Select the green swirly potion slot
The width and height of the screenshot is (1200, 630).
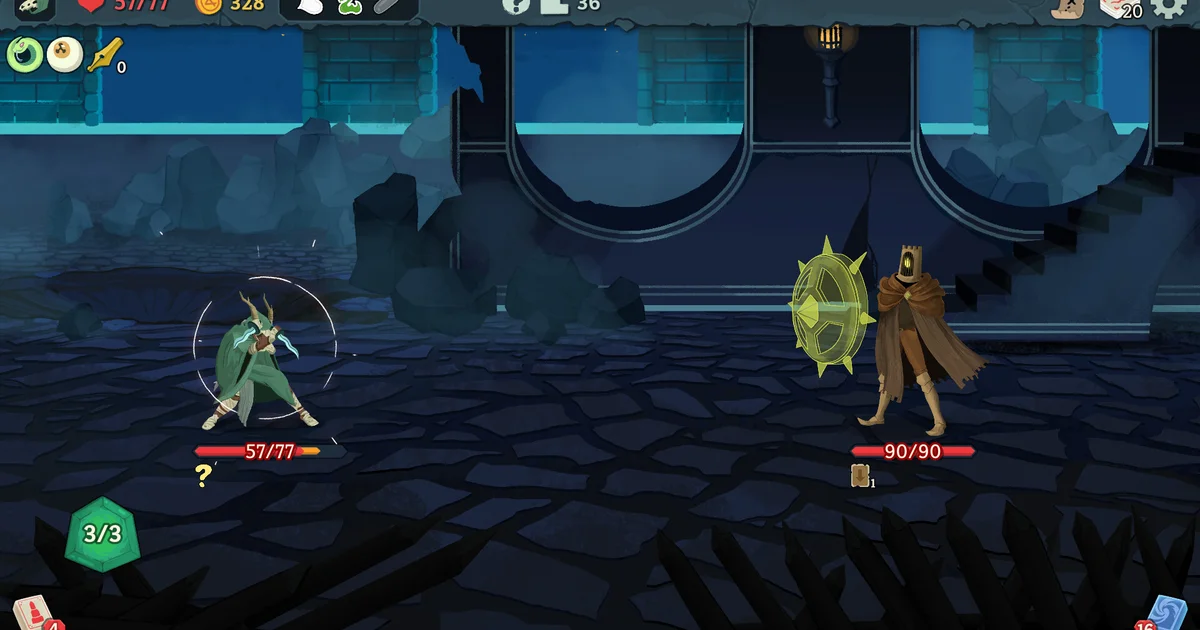coord(349,7)
